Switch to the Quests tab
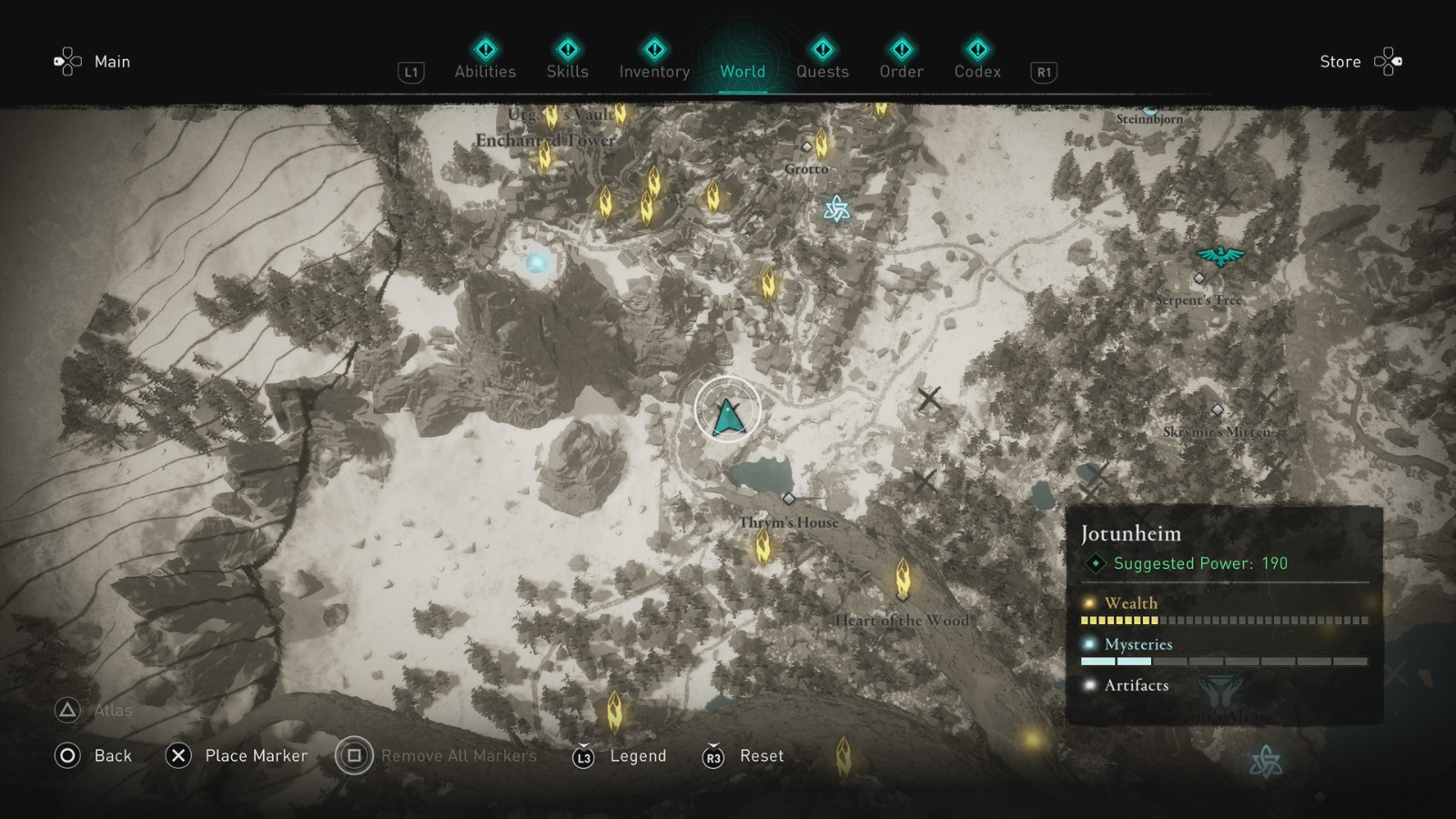The image size is (1456, 819). (822, 71)
